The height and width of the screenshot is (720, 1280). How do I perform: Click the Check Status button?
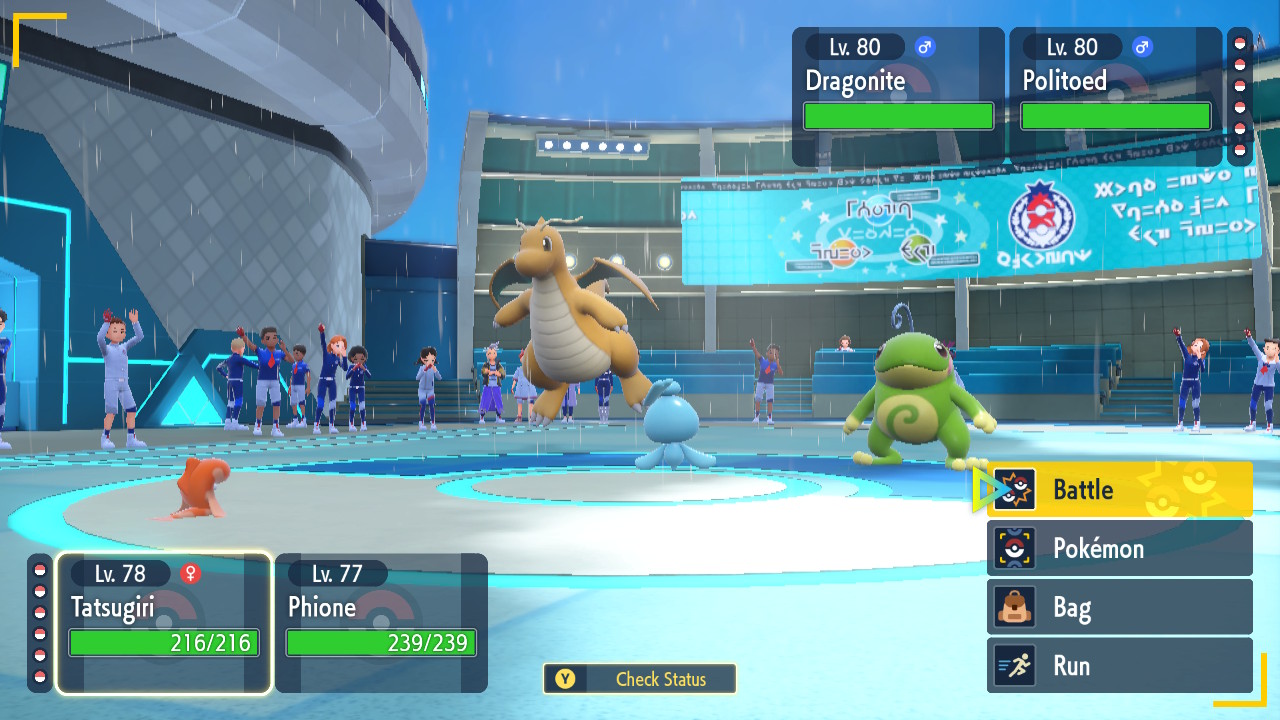640,679
